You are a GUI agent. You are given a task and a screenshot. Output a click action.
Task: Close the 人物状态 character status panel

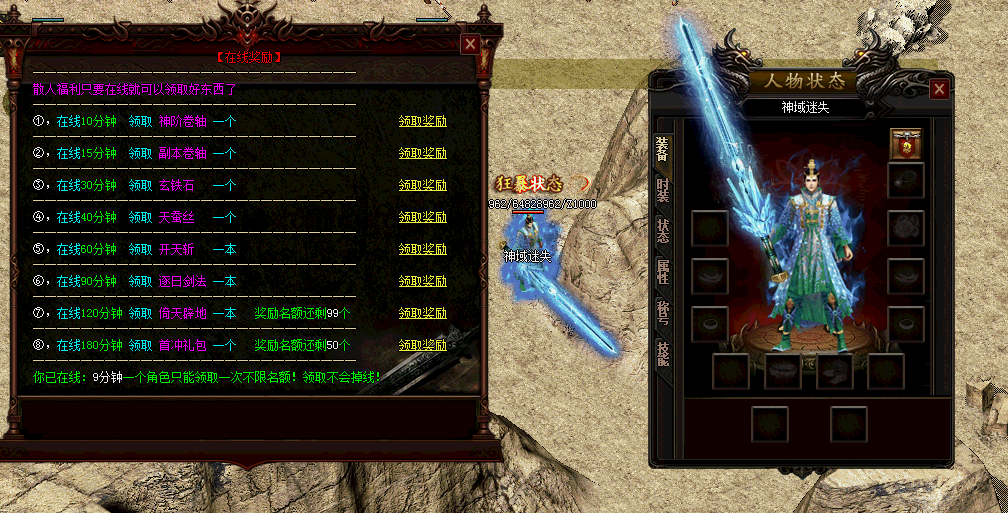coord(938,89)
